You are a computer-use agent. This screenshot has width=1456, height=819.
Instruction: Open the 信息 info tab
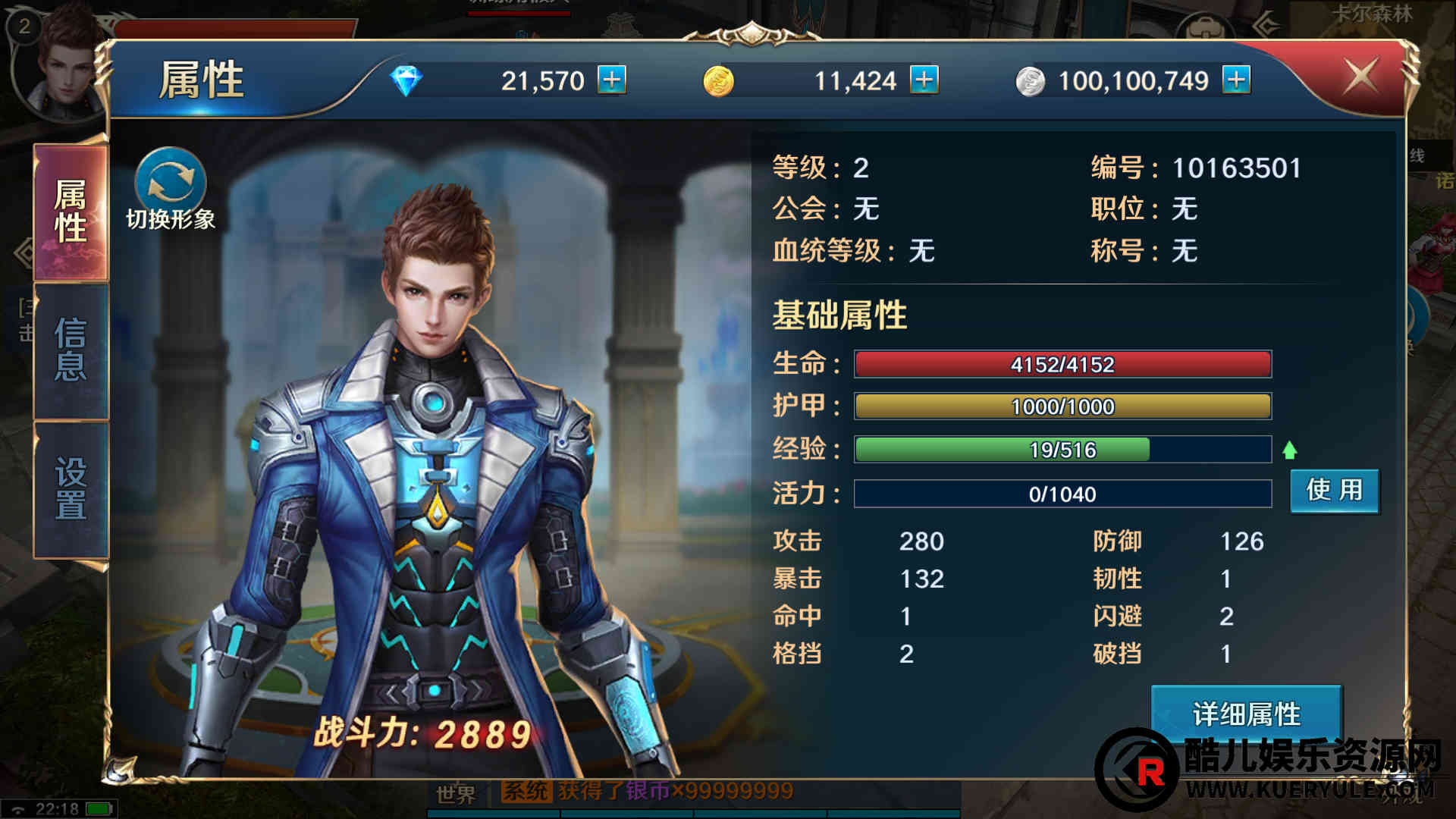pos(71,350)
